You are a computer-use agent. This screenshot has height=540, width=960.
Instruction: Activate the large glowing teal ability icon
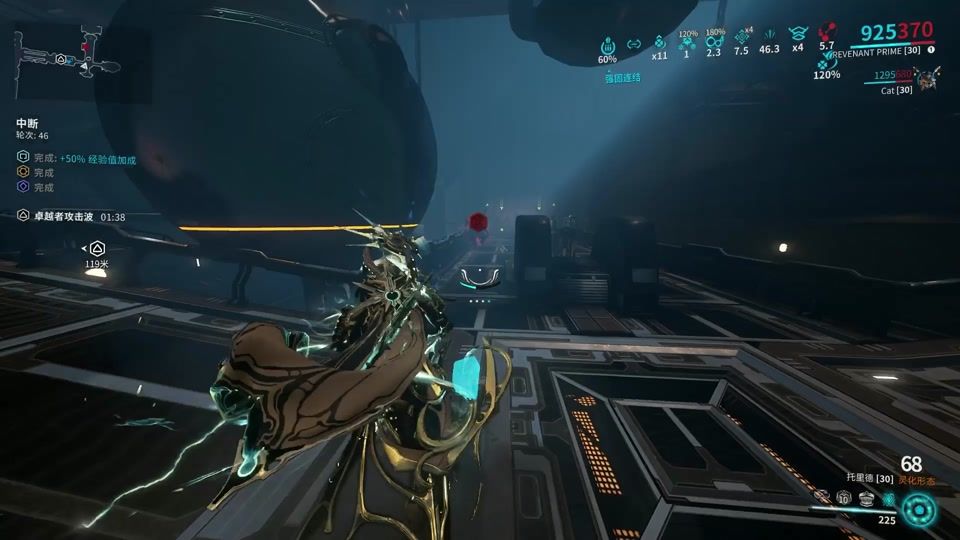[x=918, y=510]
